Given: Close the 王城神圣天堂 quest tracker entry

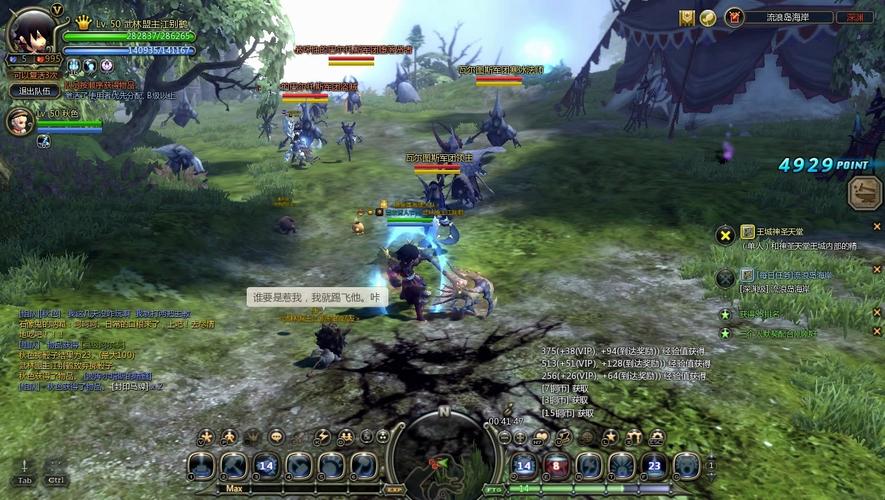Looking at the screenshot, I should [x=877, y=226].
